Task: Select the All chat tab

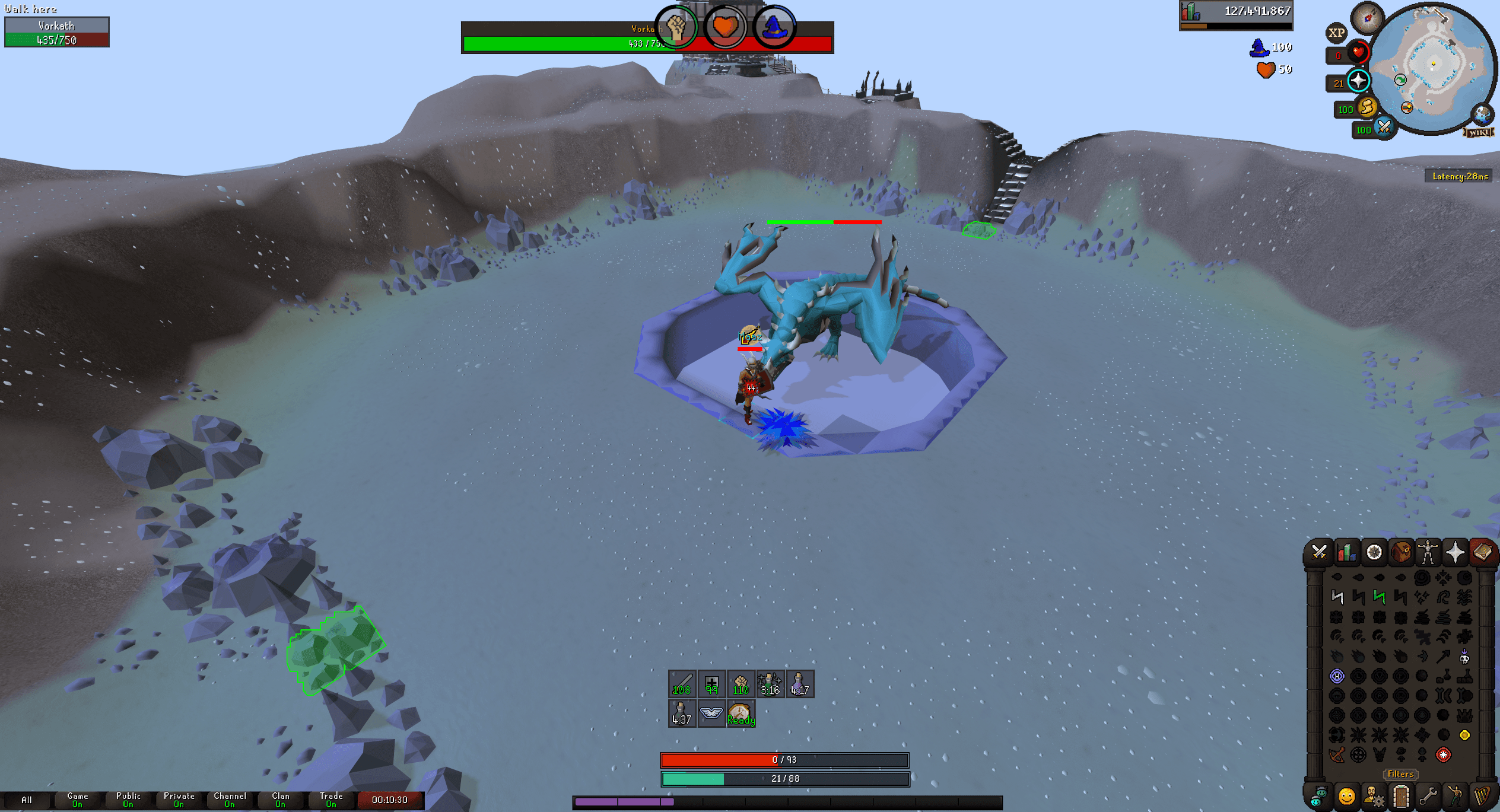Action: coord(28,799)
